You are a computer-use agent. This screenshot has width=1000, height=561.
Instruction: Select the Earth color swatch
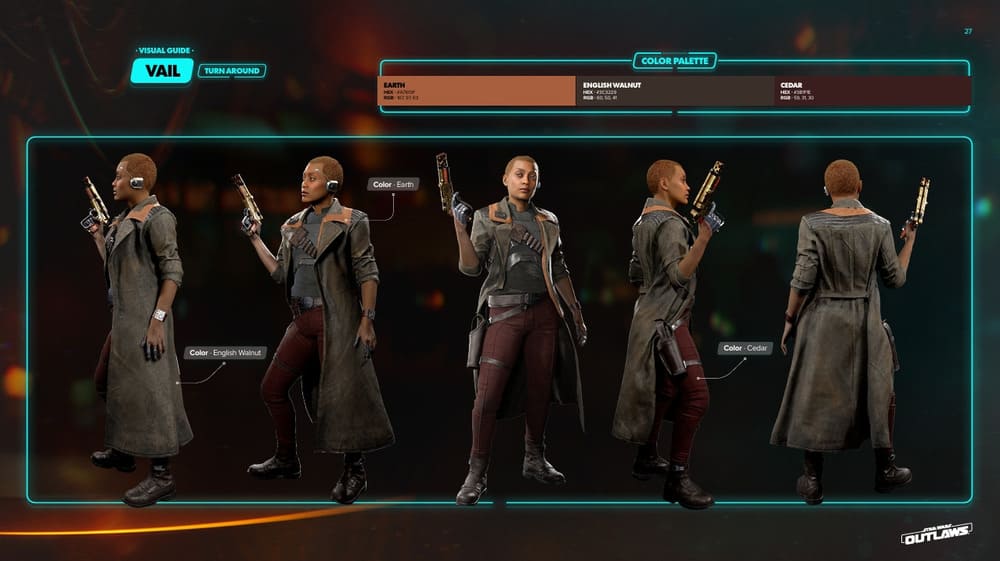tap(476, 91)
